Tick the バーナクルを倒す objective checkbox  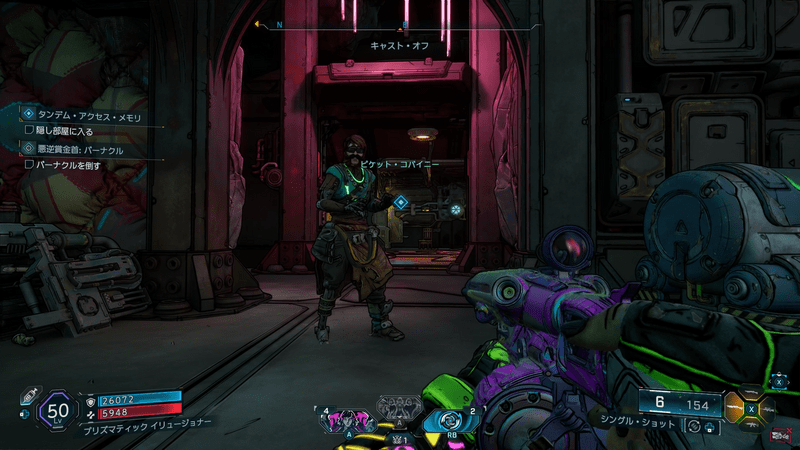pyautogui.click(x=29, y=164)
